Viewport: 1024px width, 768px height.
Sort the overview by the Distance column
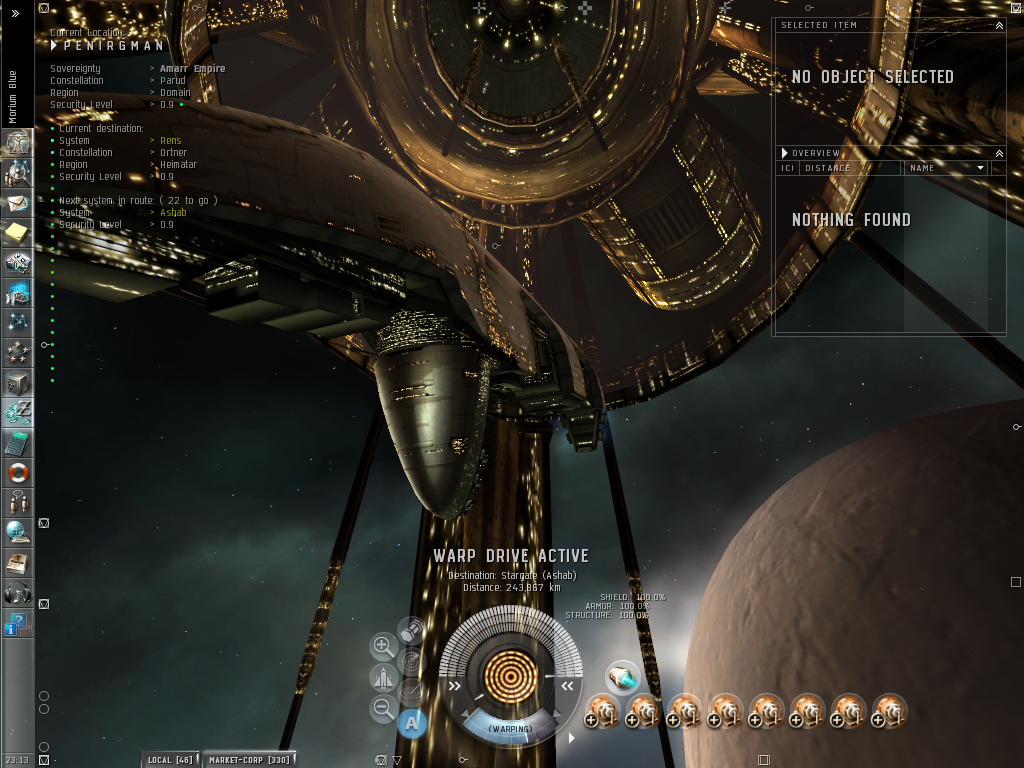pos(850,168)
